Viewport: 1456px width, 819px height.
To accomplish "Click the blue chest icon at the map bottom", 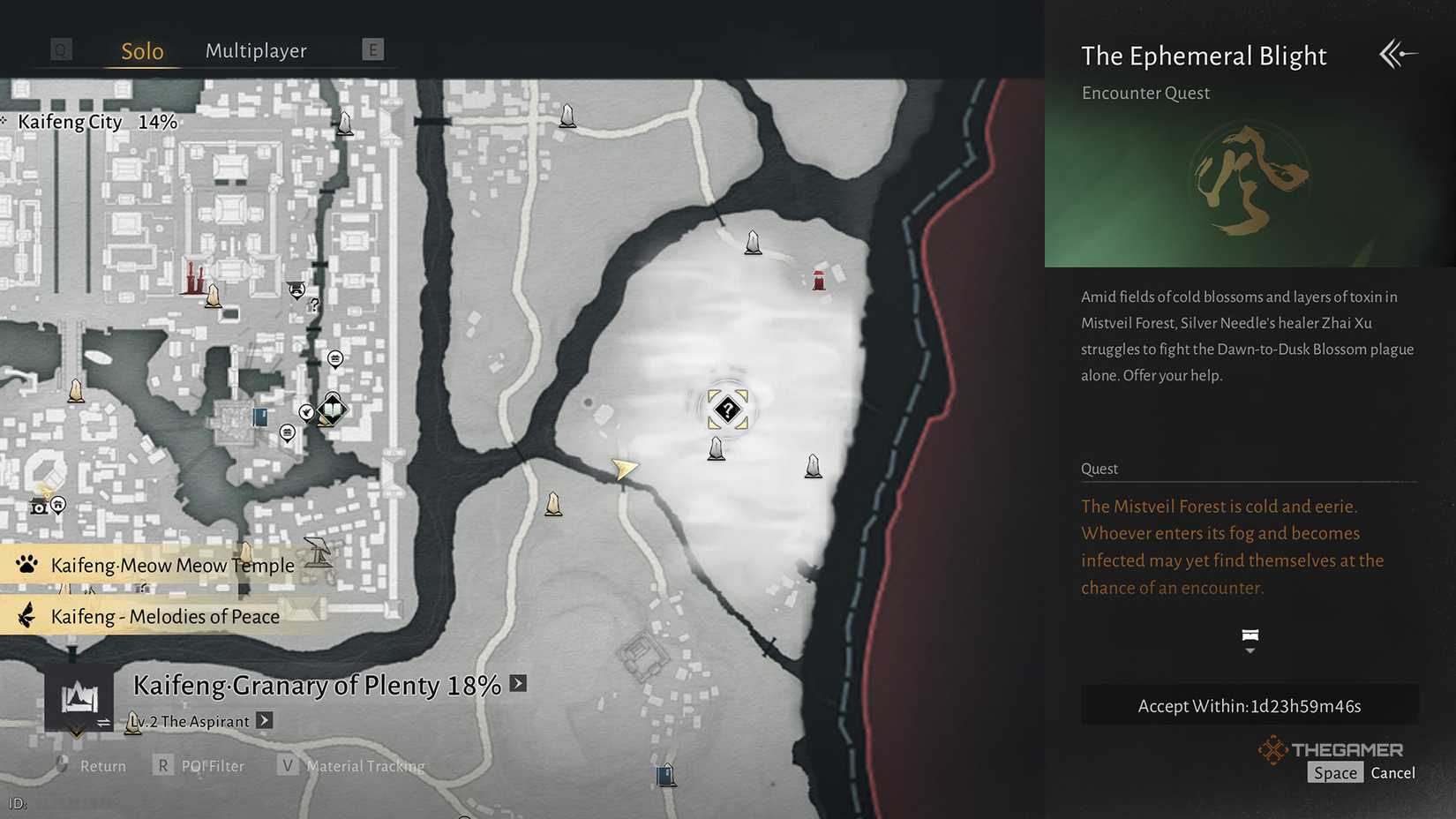I will point(666,774).
